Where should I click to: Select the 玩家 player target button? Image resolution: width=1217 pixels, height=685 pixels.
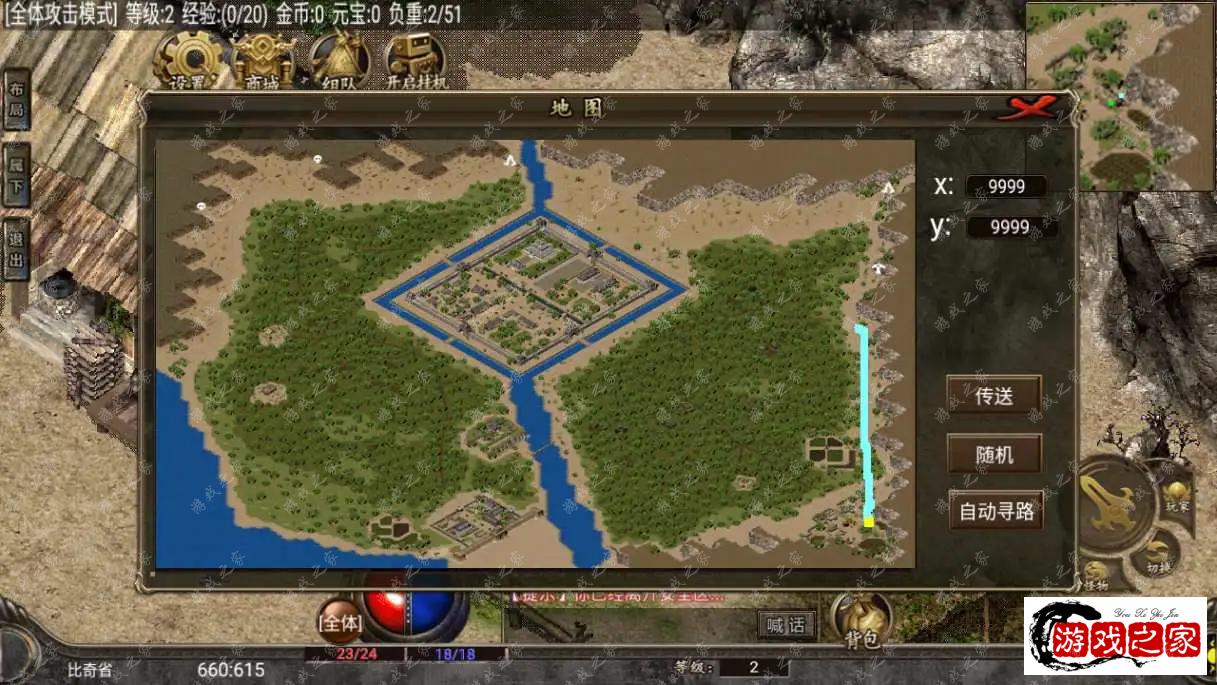click(x=1175, y=497)
